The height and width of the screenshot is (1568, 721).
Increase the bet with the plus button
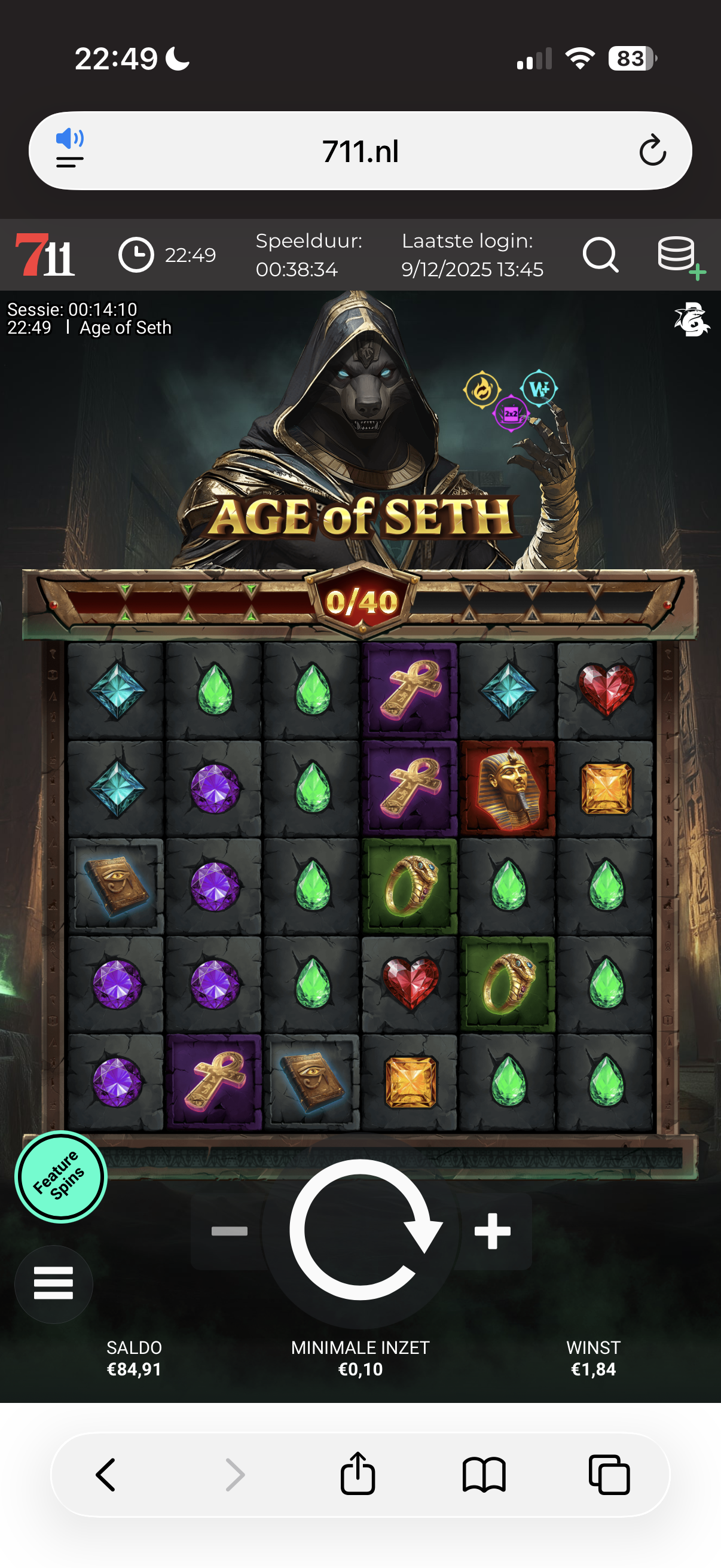click(492, 1231)
